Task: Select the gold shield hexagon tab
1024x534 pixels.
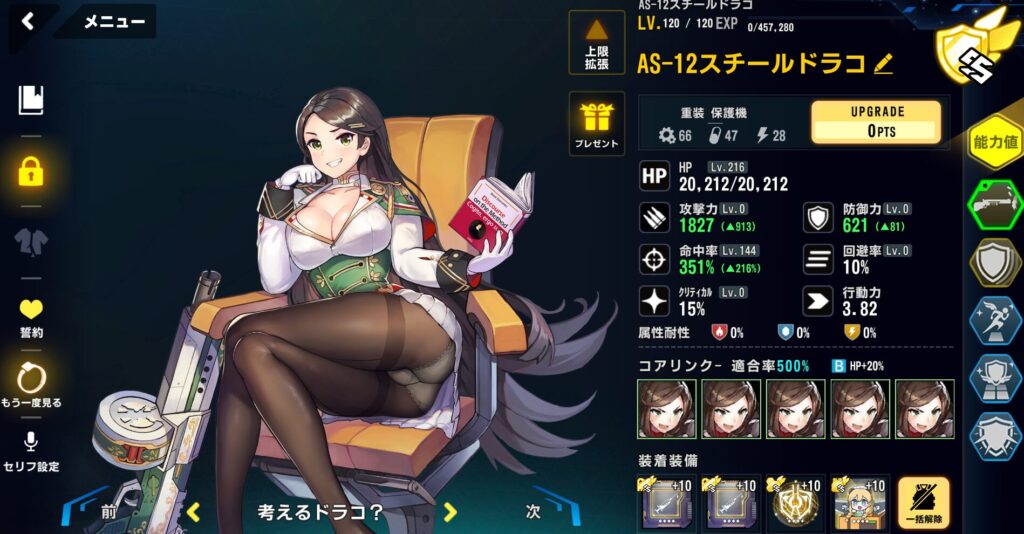Action: [996, 262]
